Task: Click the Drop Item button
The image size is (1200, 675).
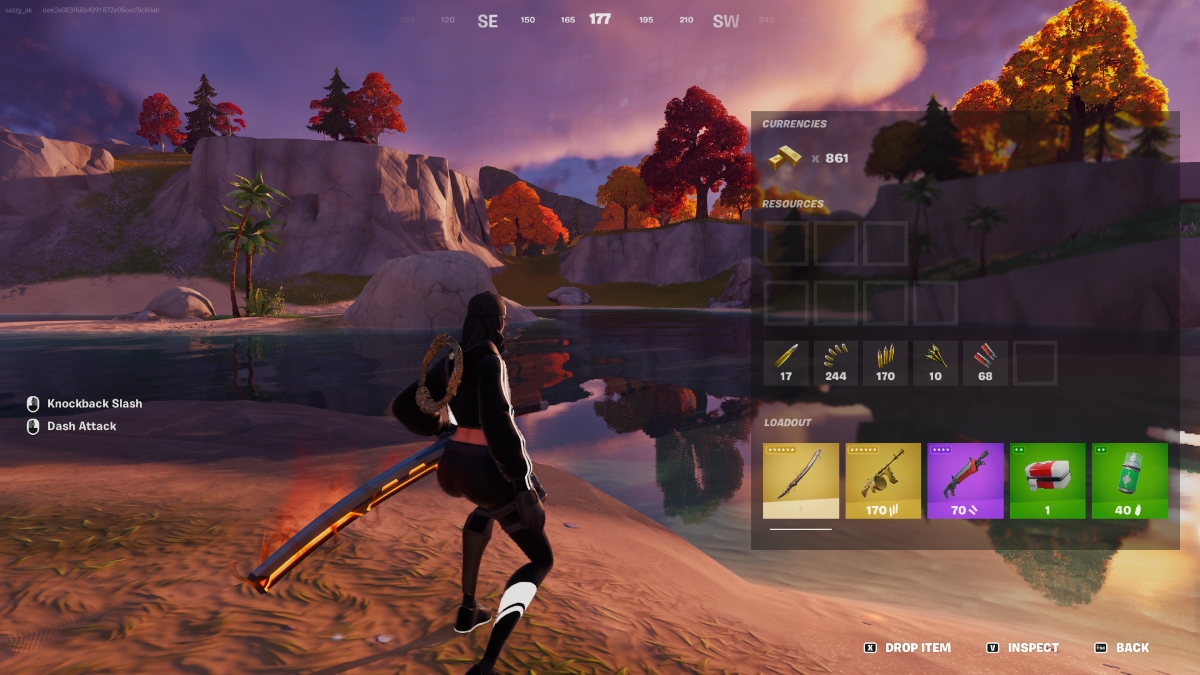Action: point(908,648)
